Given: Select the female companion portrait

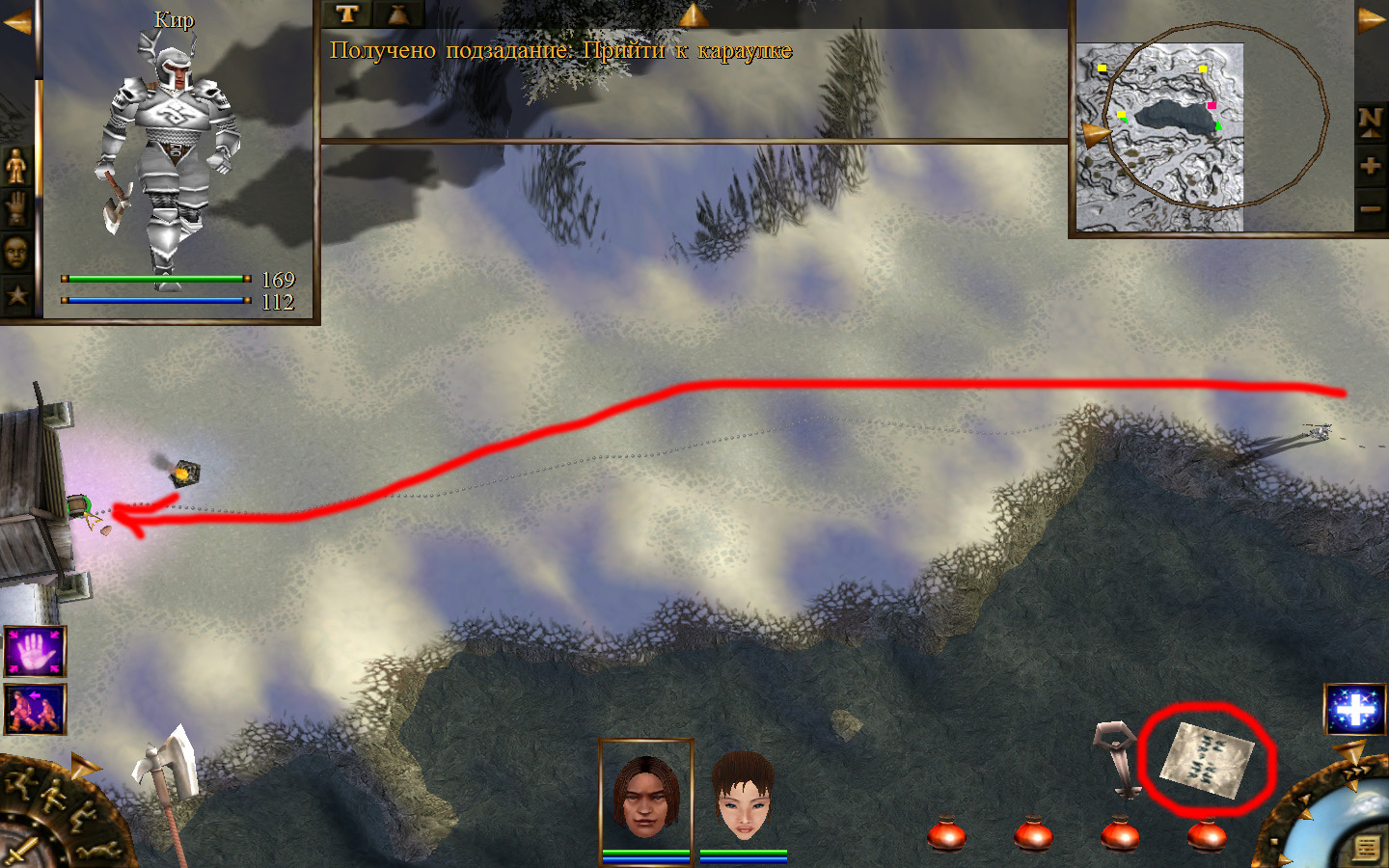Looking at the screenshot, I should coord(743,797).
